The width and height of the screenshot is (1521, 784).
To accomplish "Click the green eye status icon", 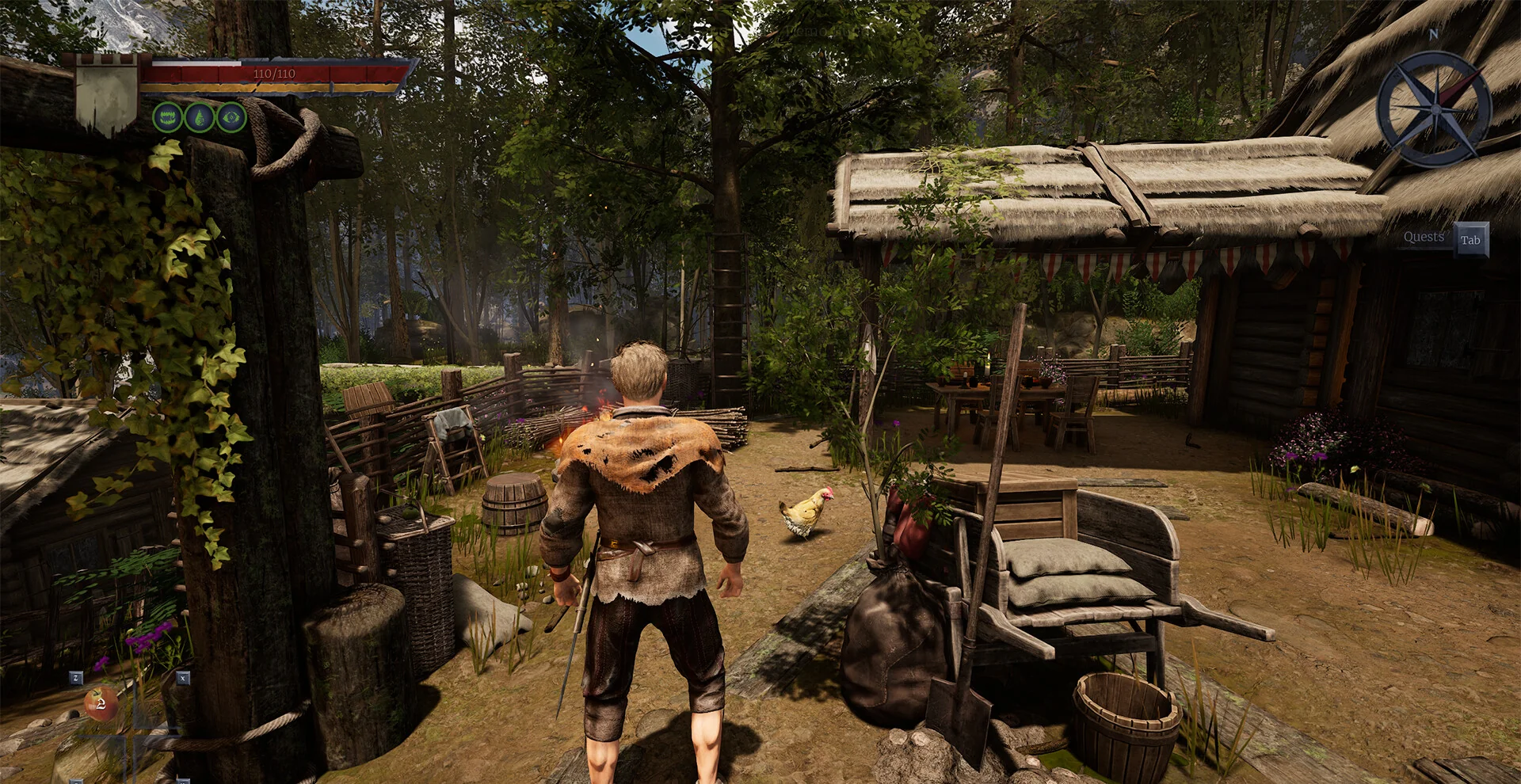I will point(231,118).
